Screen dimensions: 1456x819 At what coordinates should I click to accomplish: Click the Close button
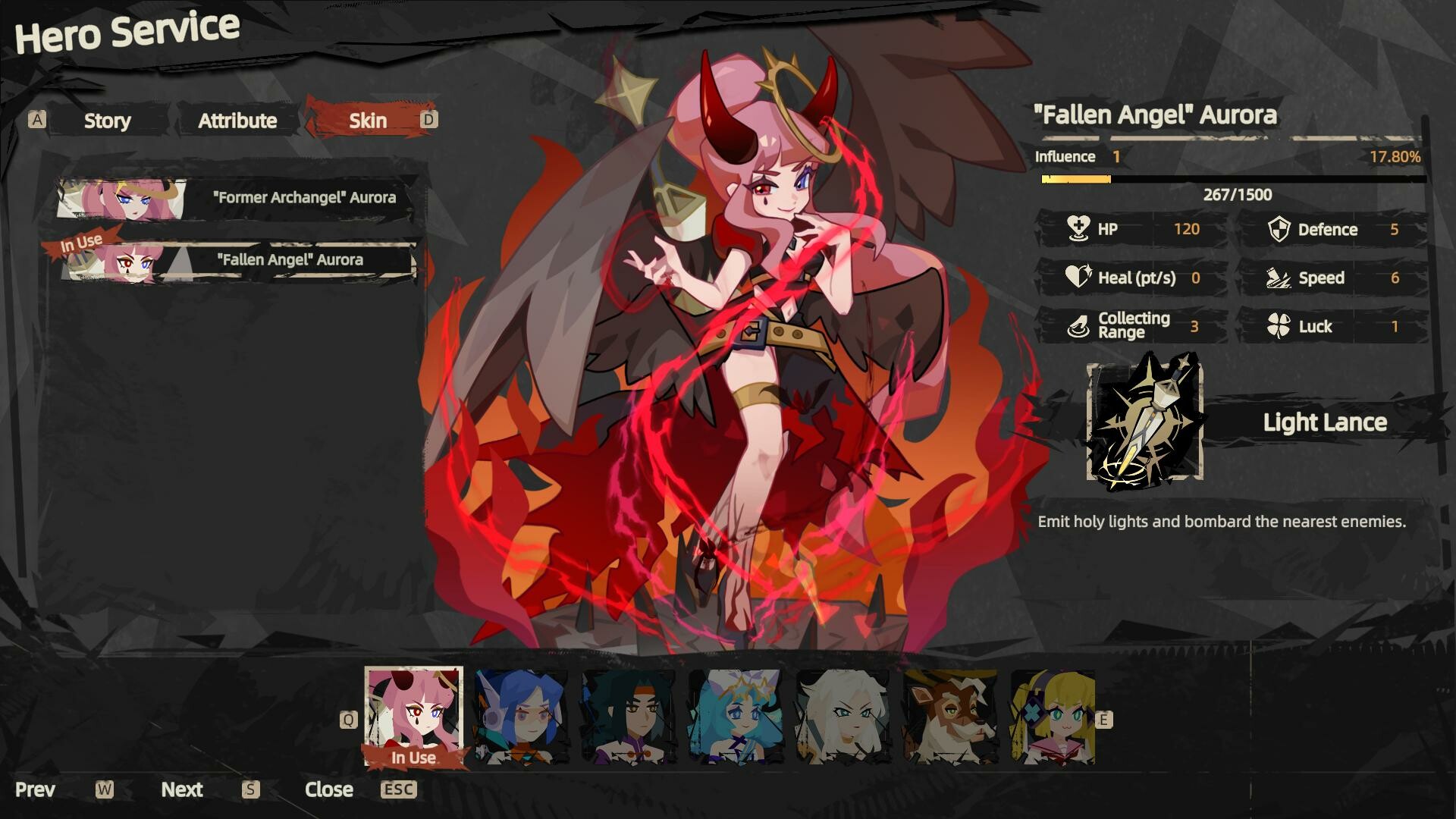329,789
